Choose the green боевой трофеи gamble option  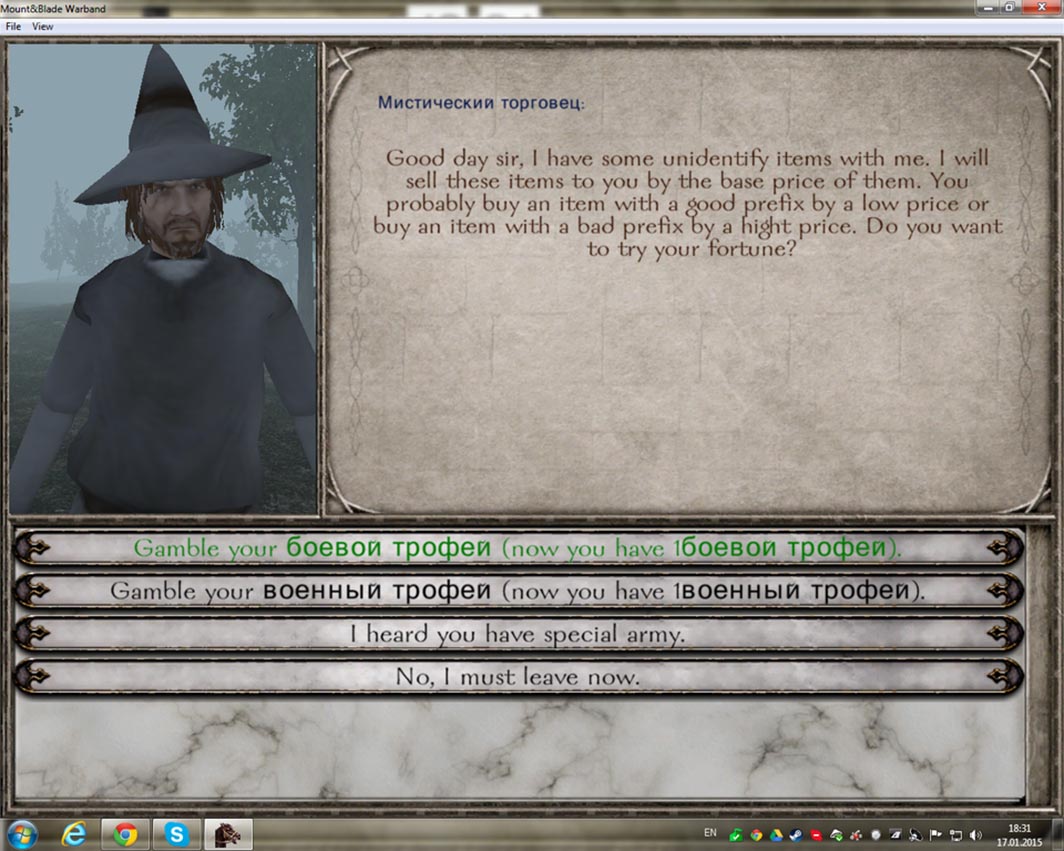click(x=518, y=548)
